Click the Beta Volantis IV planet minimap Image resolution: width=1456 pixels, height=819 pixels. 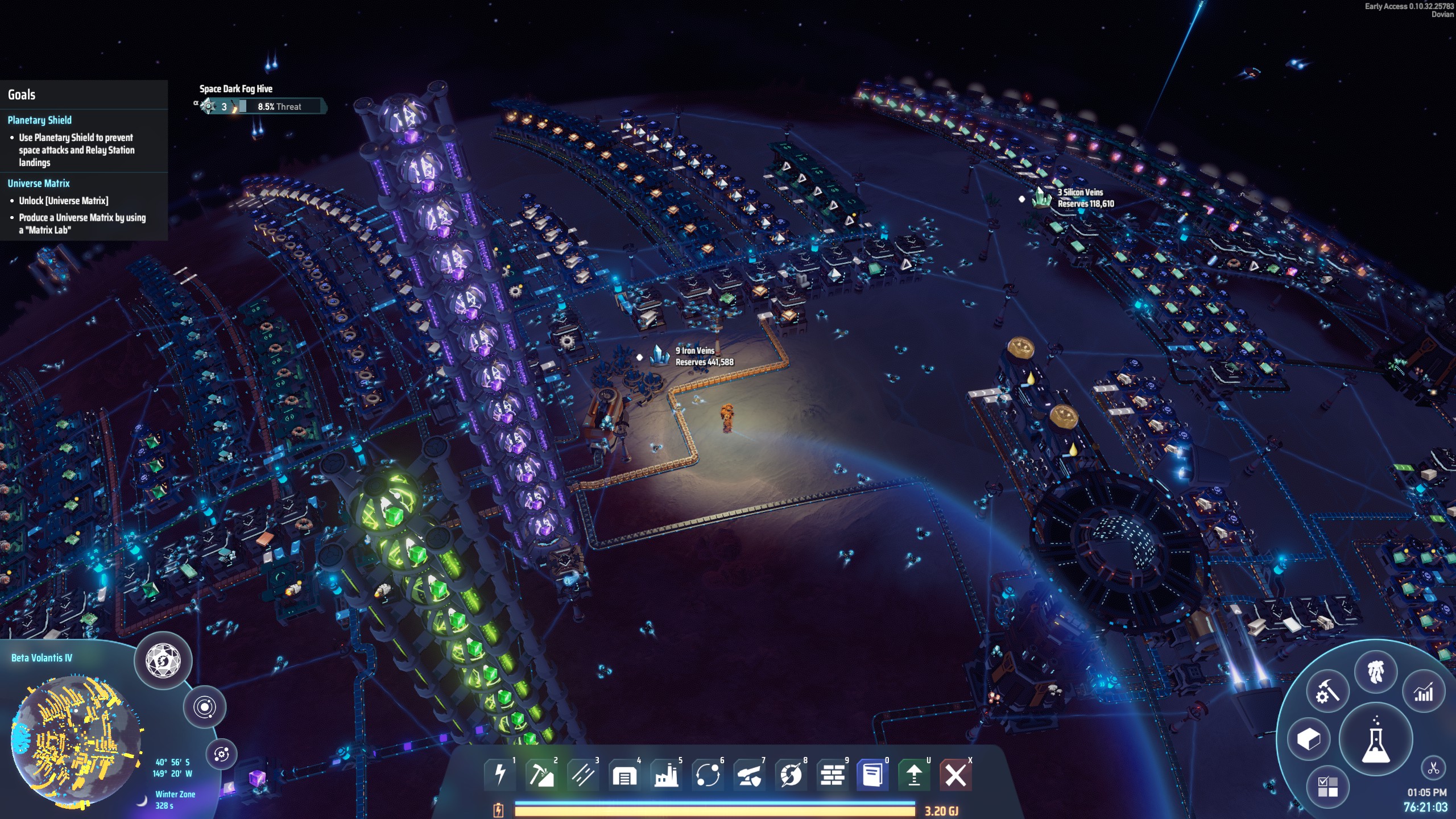[x=74, y=734]
